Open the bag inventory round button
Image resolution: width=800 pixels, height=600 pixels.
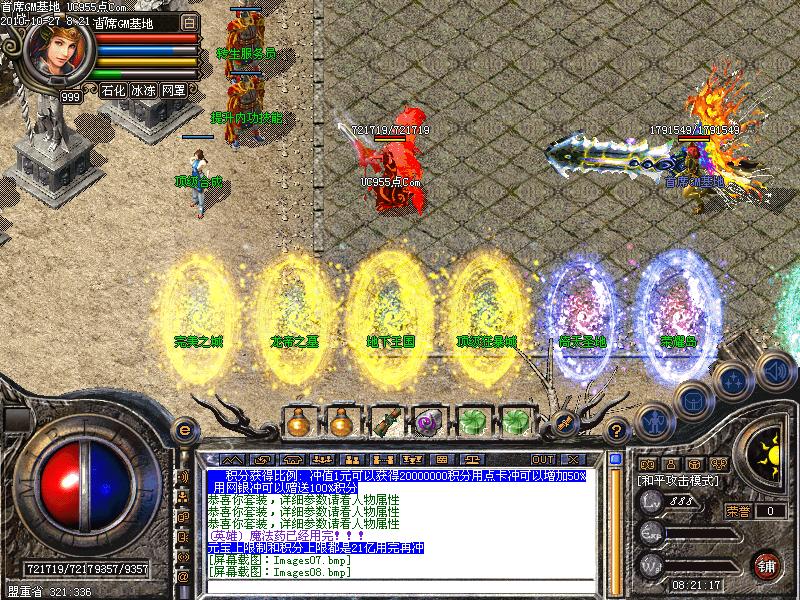coord(691,402)
